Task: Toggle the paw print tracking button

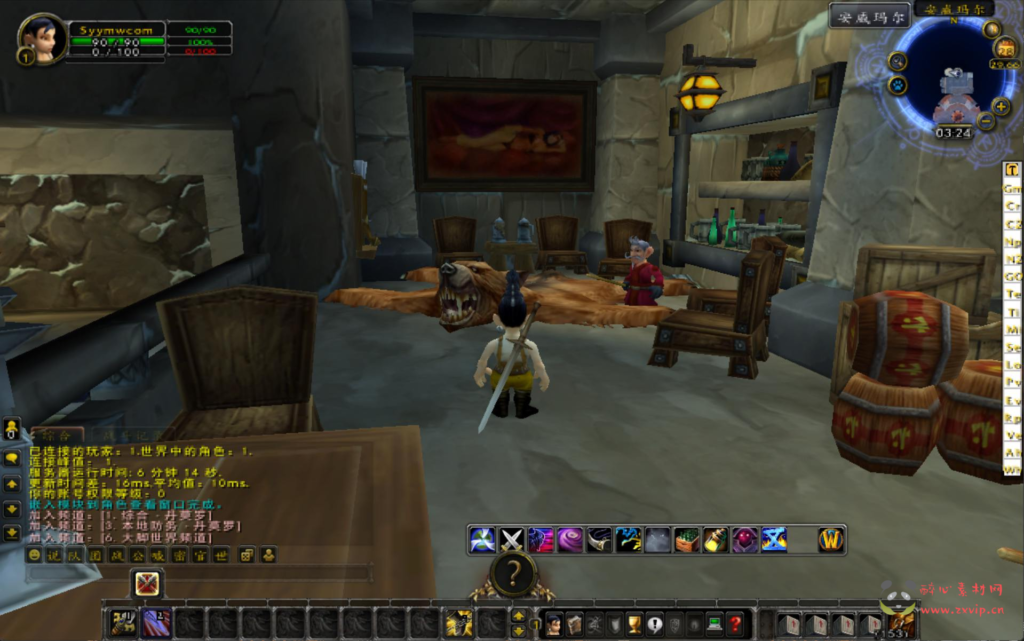Action: (897, 86)
